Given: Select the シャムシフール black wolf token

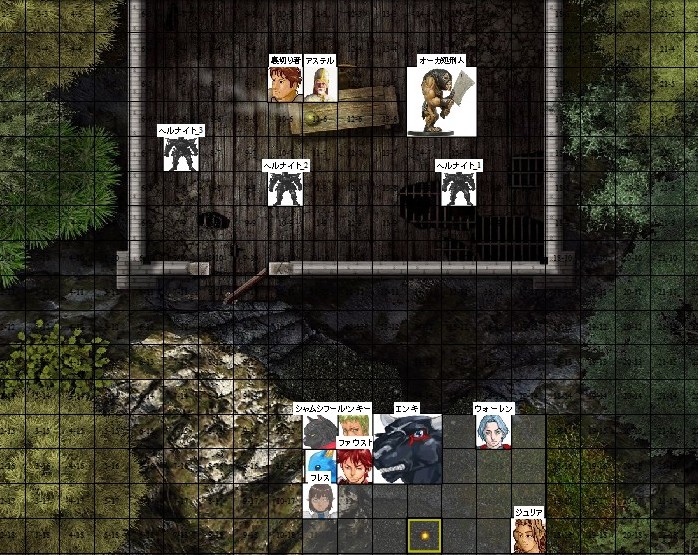Looking at the screenshot, I should [320, 432].
